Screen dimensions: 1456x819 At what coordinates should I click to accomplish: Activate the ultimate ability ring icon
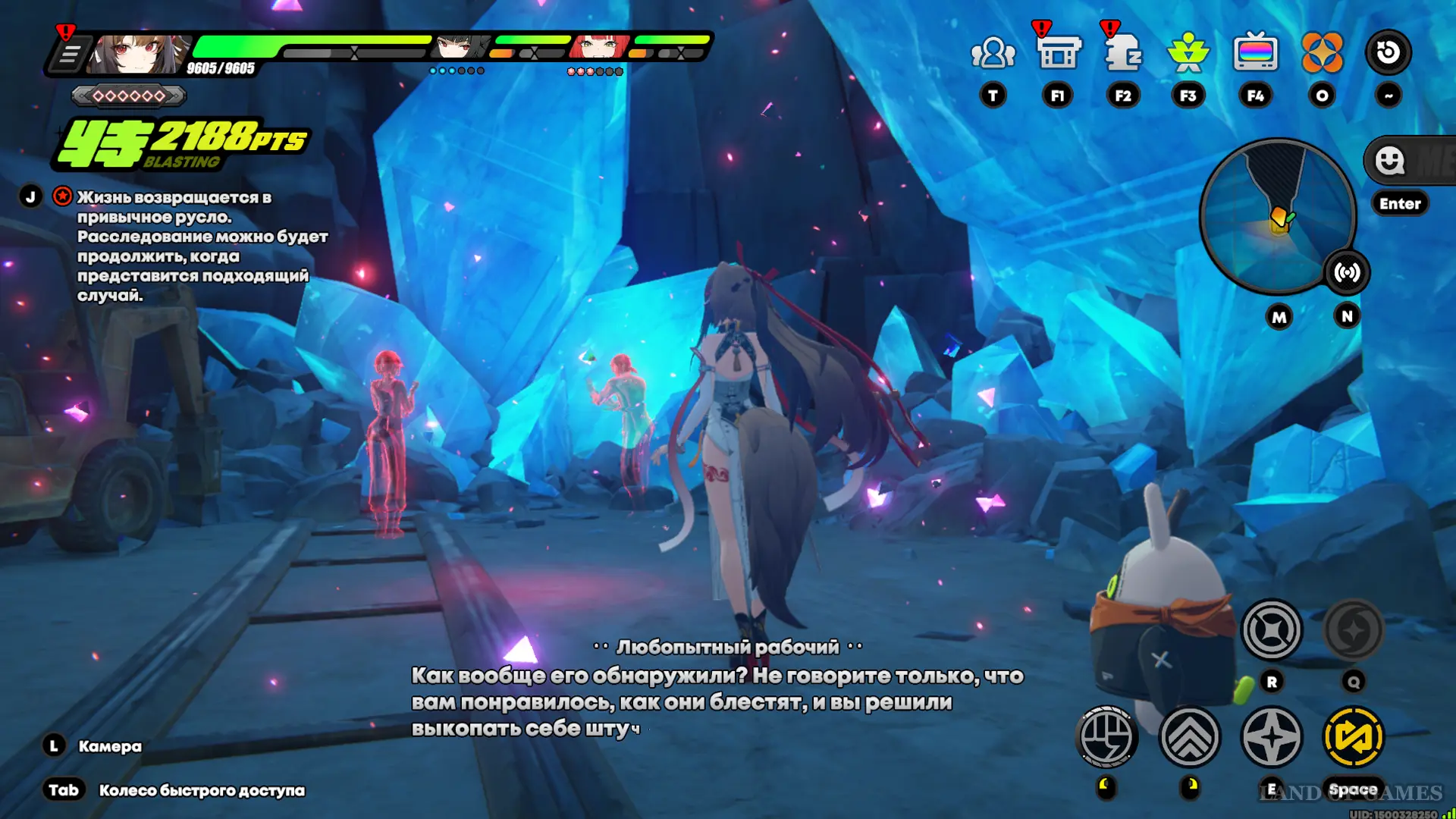tap(1272, 629)
